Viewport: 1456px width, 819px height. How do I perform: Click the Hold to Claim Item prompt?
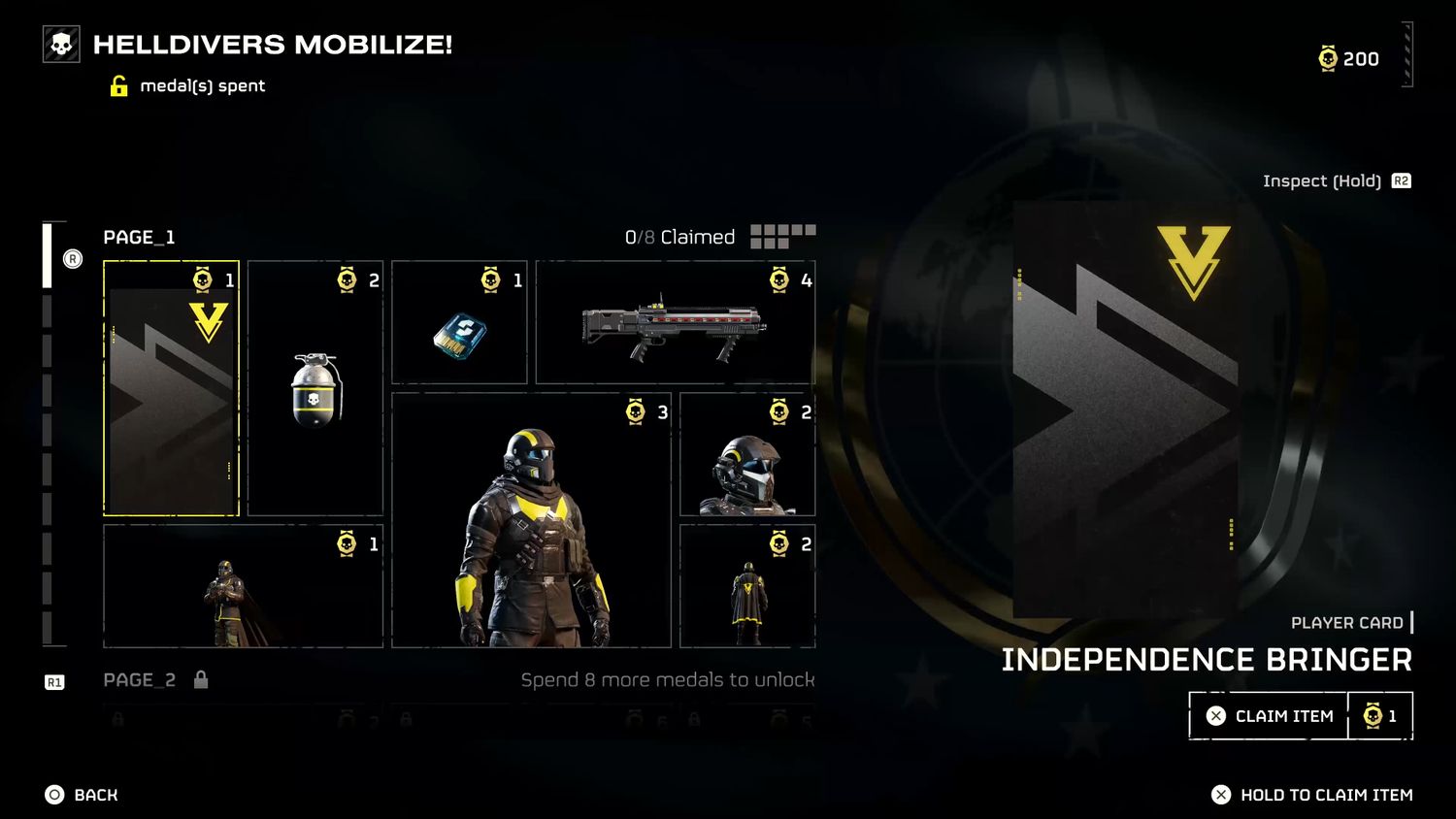[1312, 795]
